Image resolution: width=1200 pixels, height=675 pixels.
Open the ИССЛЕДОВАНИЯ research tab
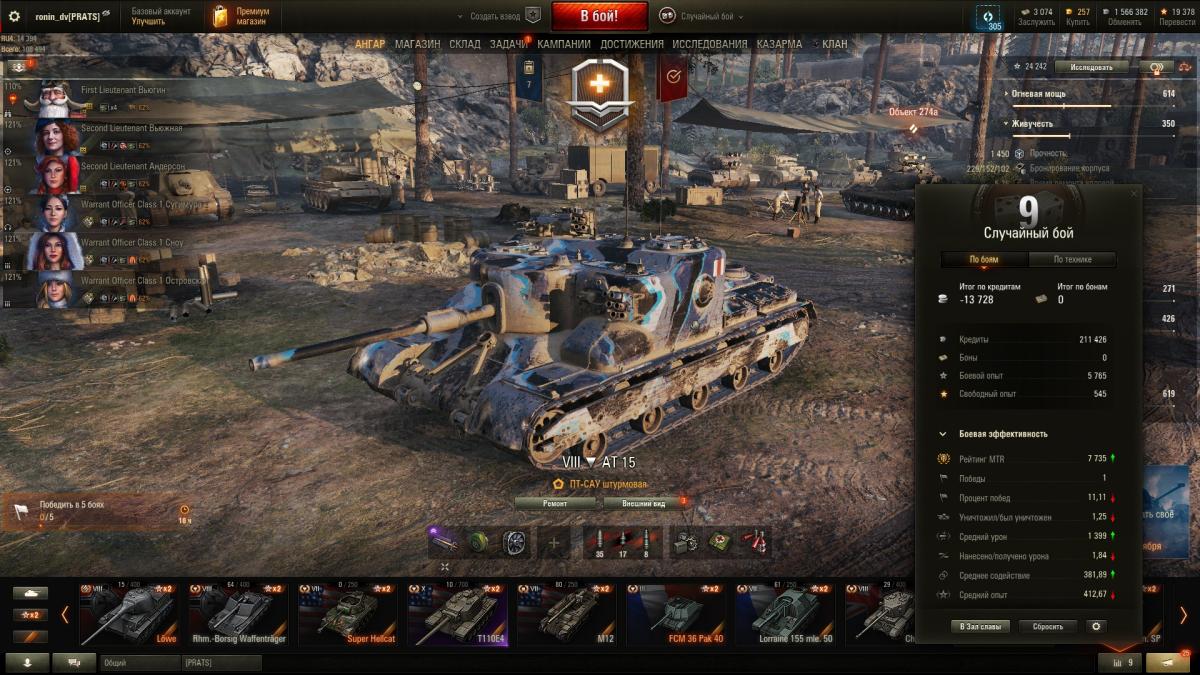(x=709, y=44)
